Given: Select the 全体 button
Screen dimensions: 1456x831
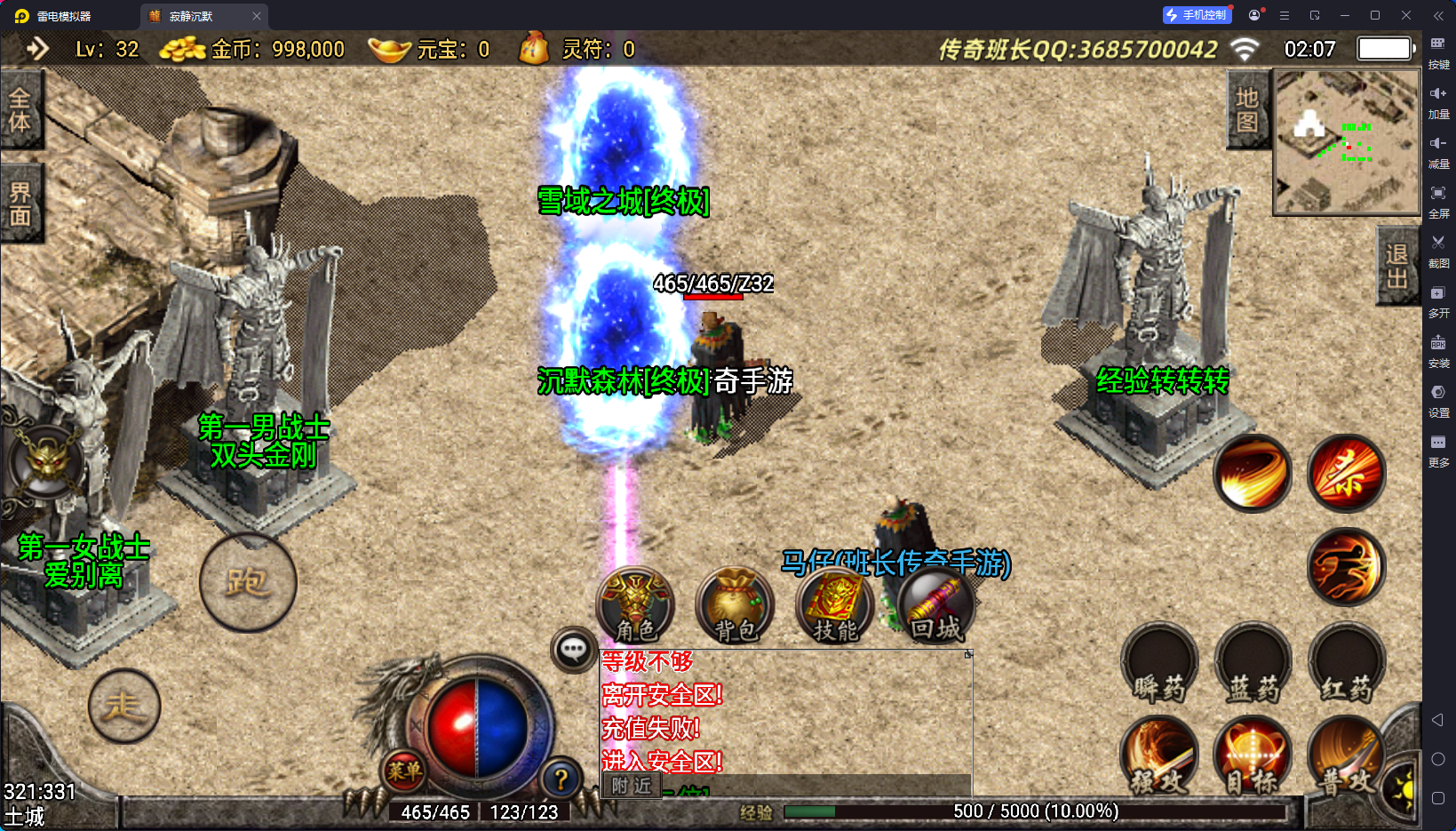Looking at the screenshot, I should [20, 110].
